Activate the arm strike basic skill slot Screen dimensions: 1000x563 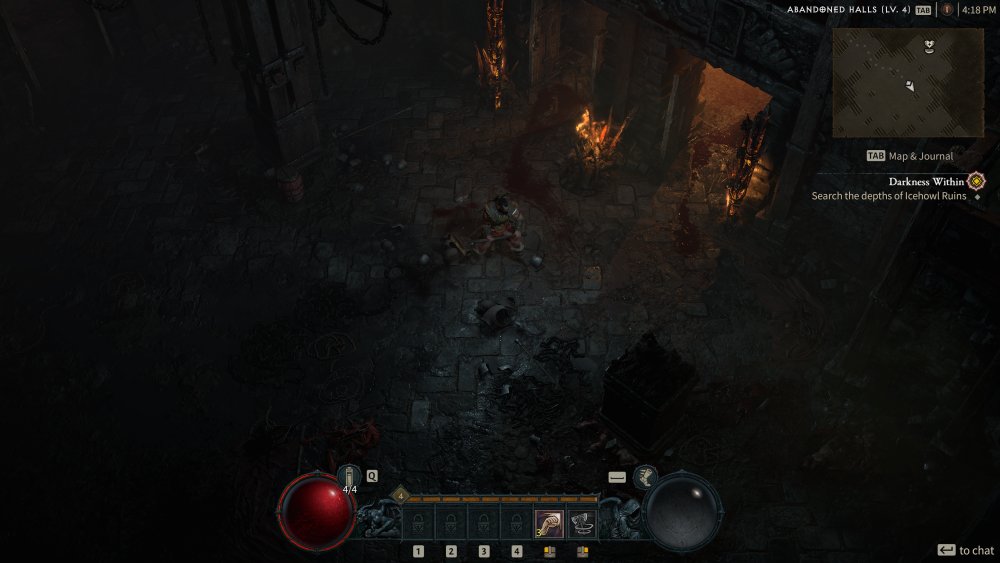pos(548,523)
